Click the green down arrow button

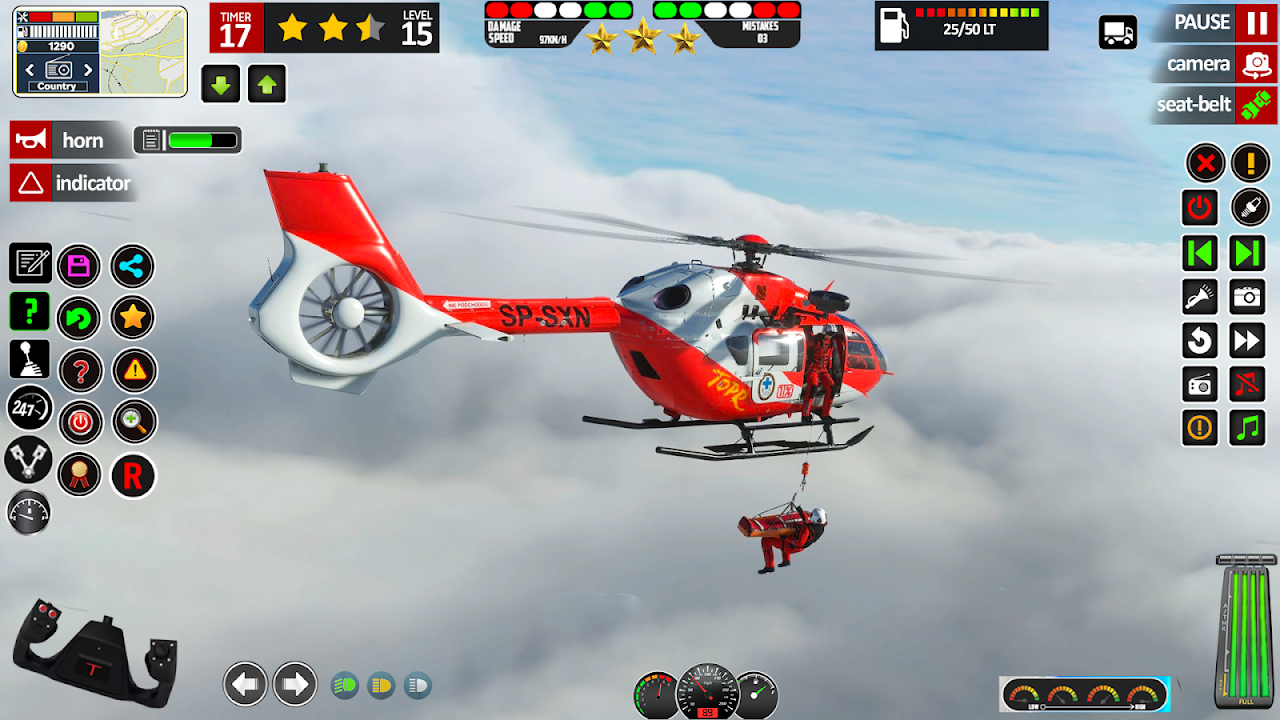[x=221, y=84]
